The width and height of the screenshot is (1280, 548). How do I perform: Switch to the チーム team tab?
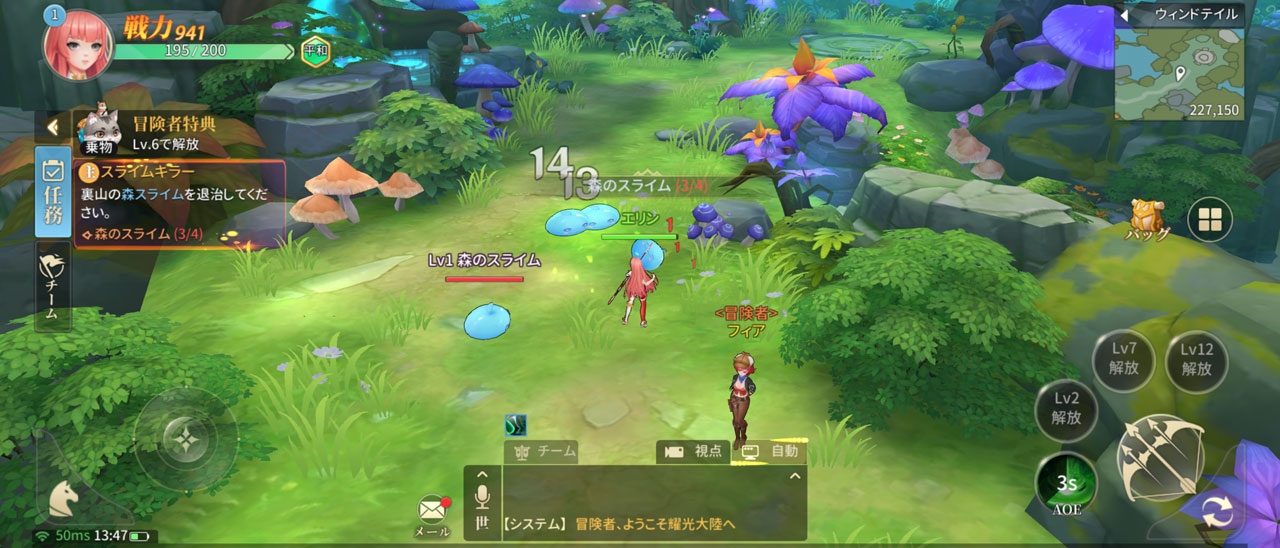(x=52, y=287)
